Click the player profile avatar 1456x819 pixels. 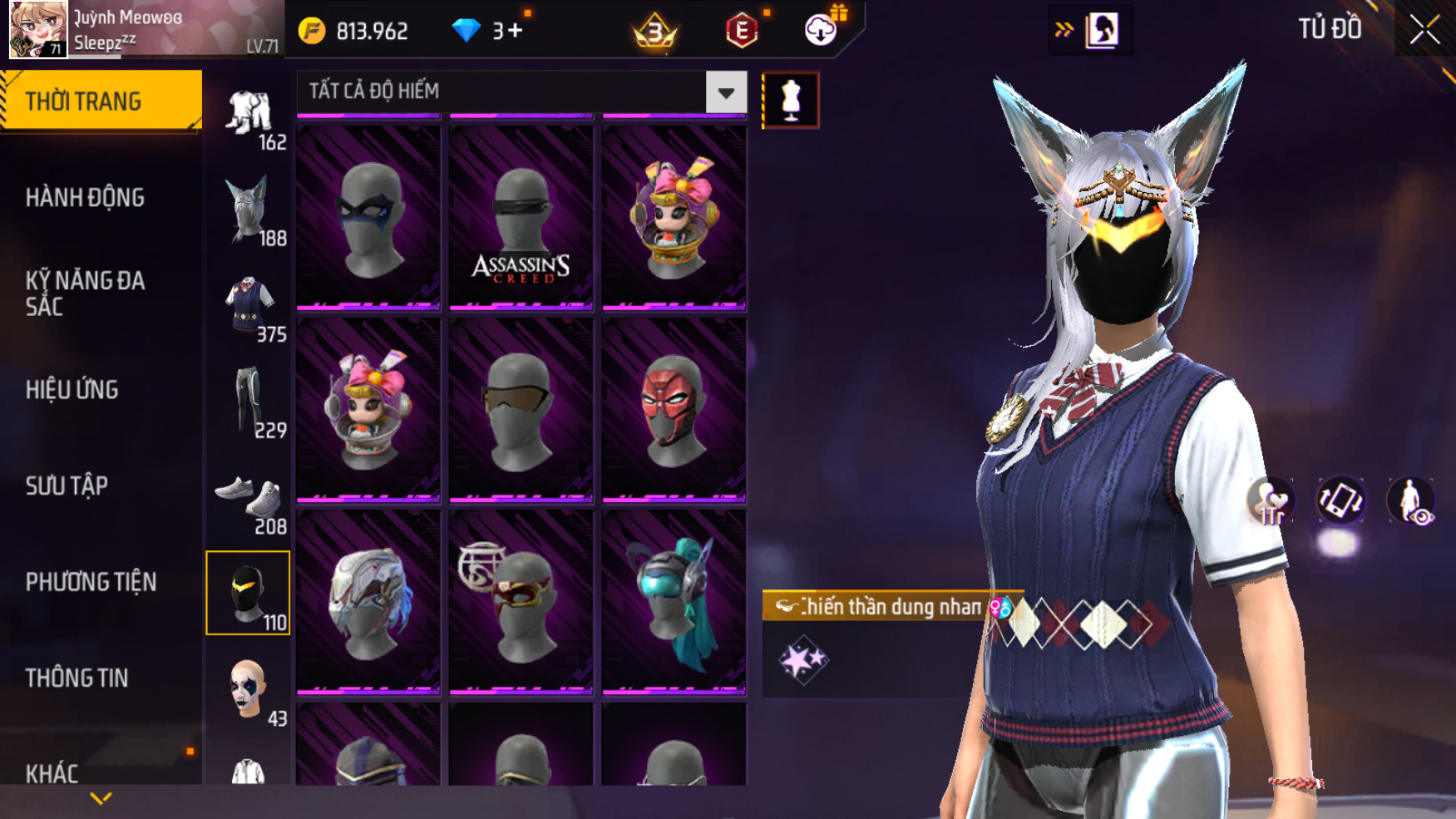tap(37, 30)
